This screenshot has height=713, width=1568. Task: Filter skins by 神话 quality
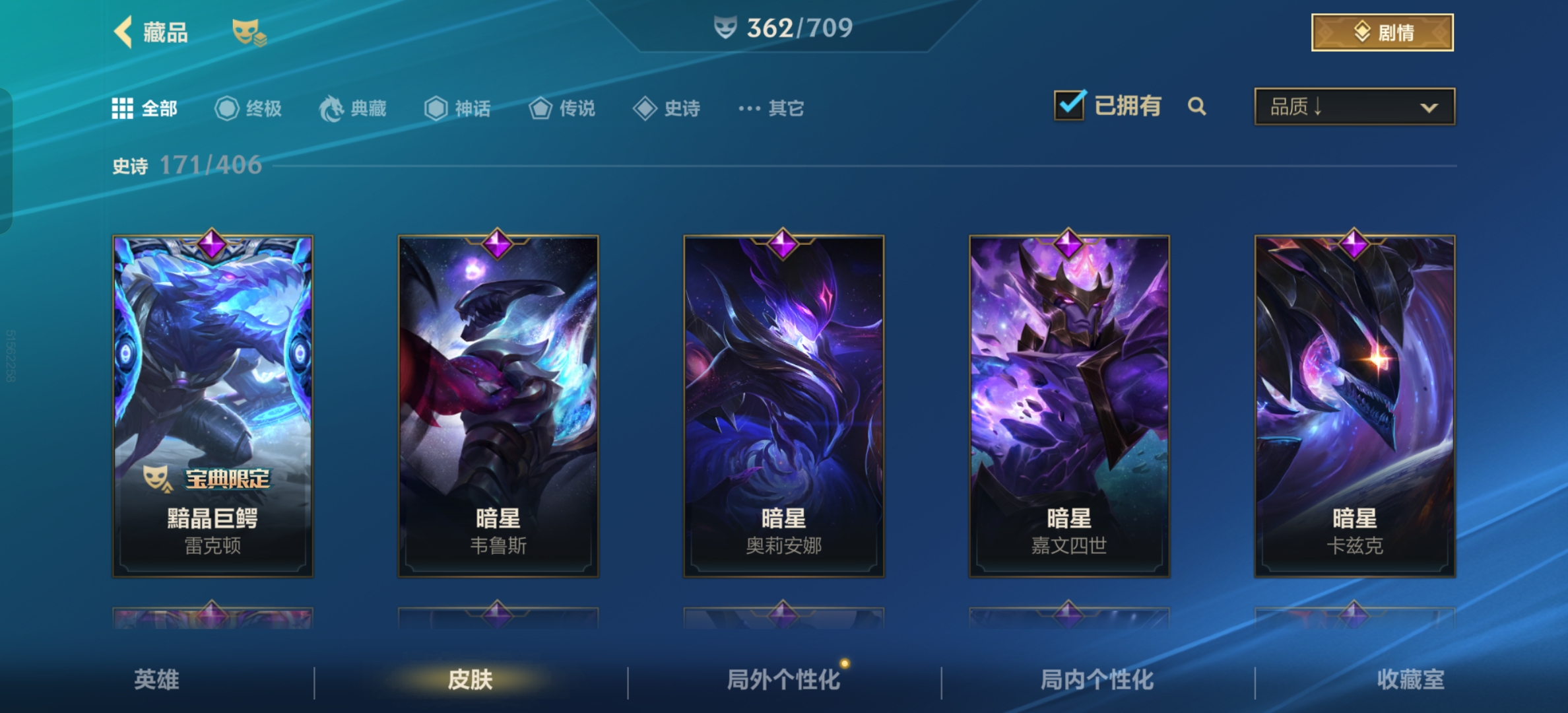pos(436,109)
